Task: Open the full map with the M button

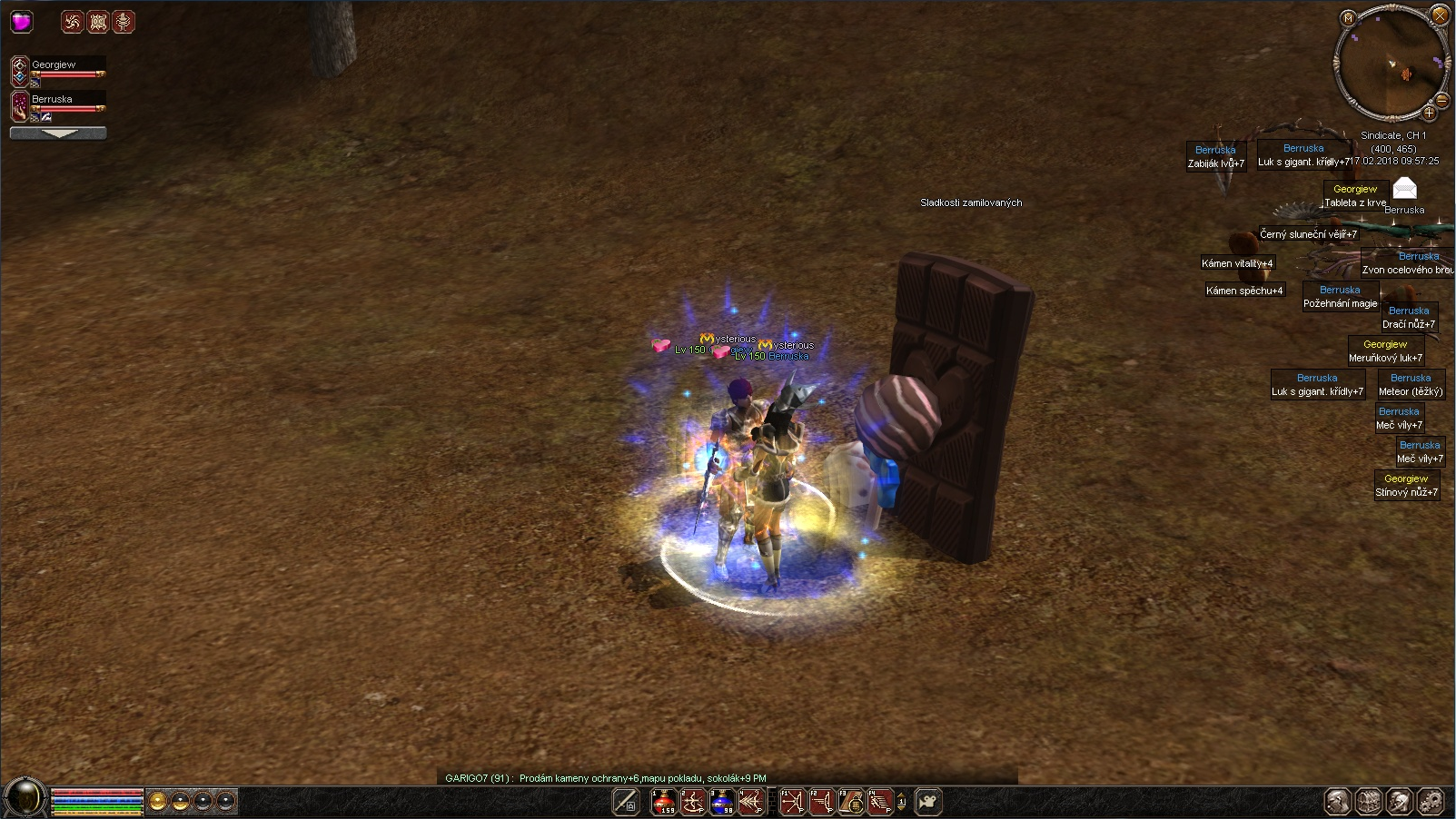Action: [1348, 18]
